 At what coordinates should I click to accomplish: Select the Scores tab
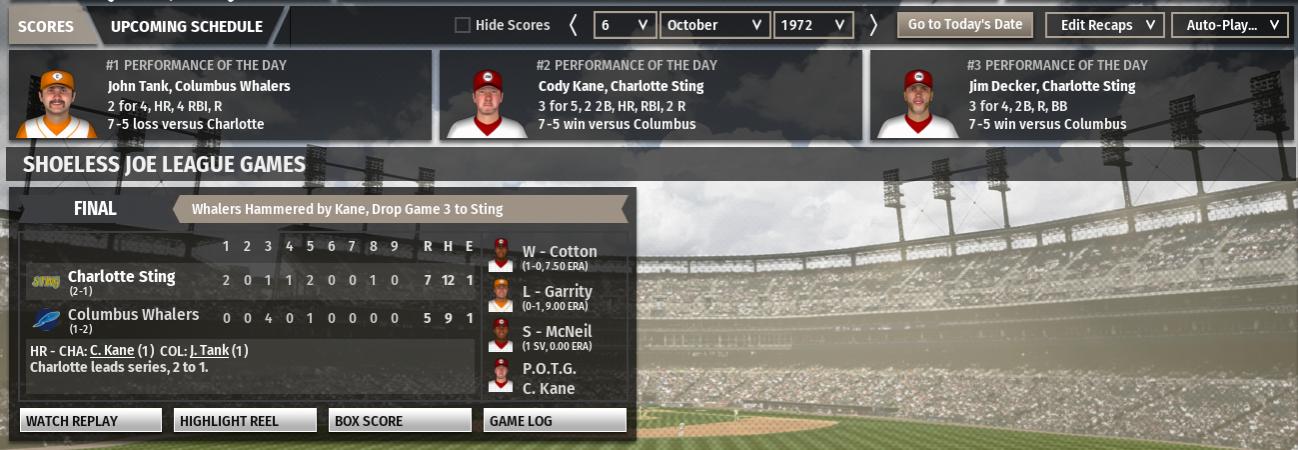coord(46,27)
